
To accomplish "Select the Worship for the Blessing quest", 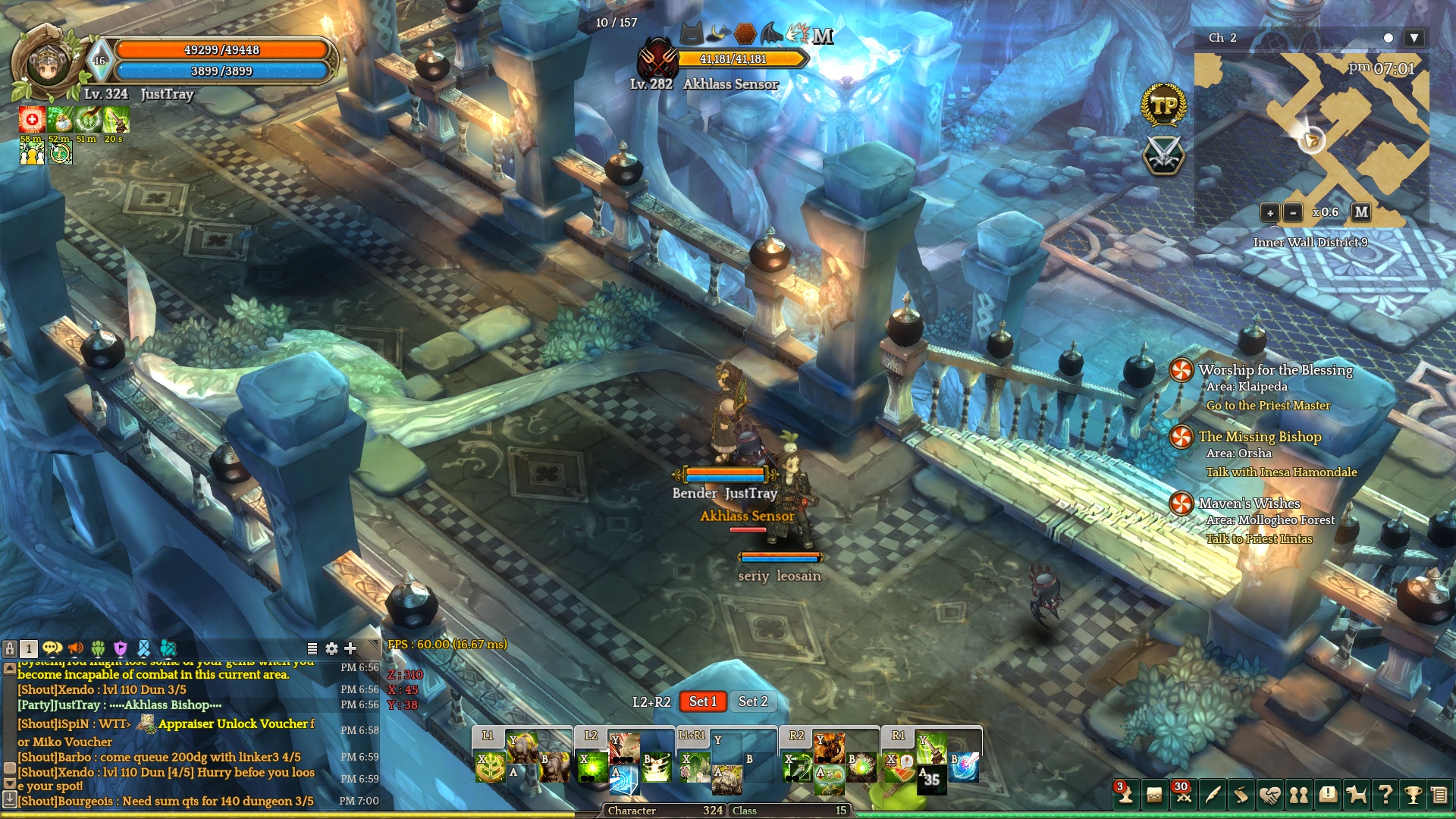I will tap(1276, 370).
